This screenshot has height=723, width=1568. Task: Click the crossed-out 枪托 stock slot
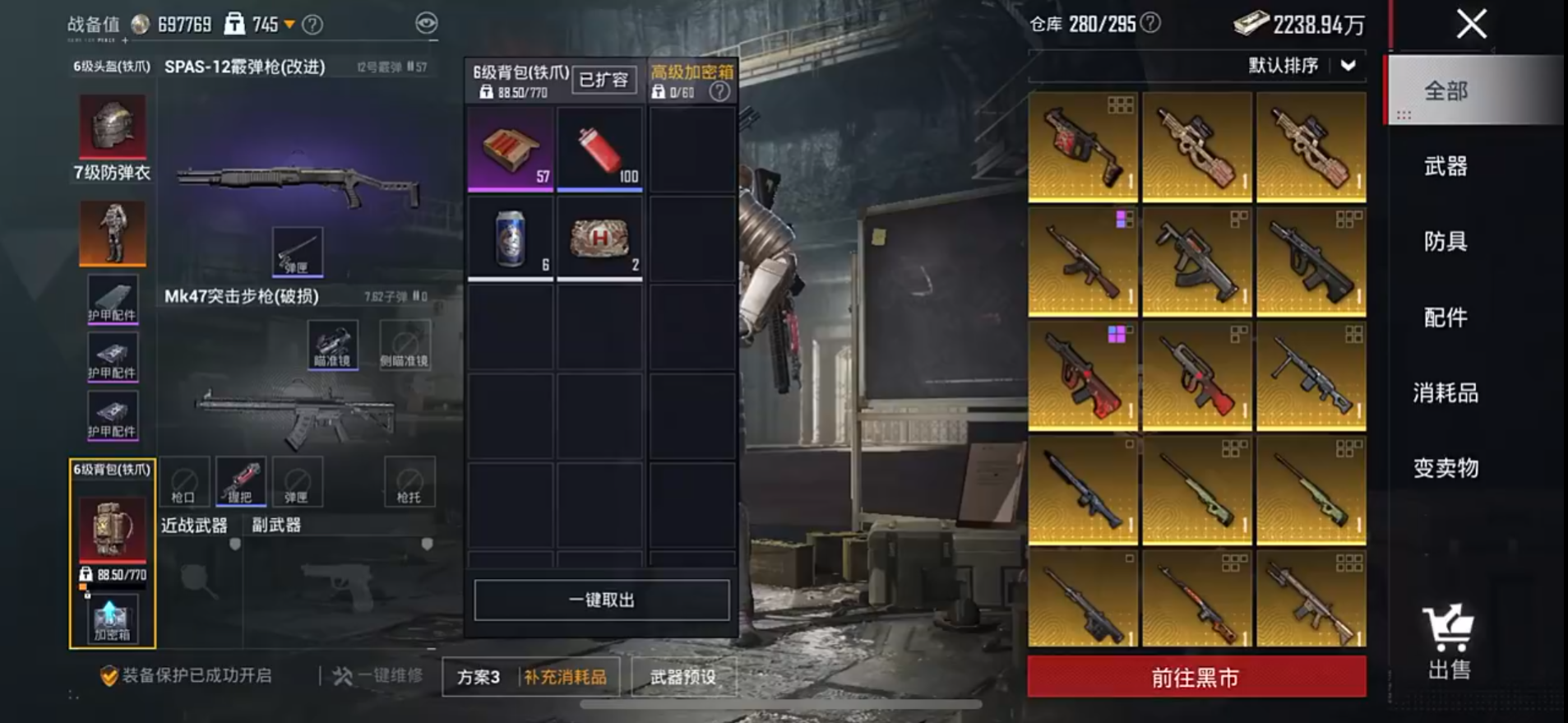tap(409, 481)
